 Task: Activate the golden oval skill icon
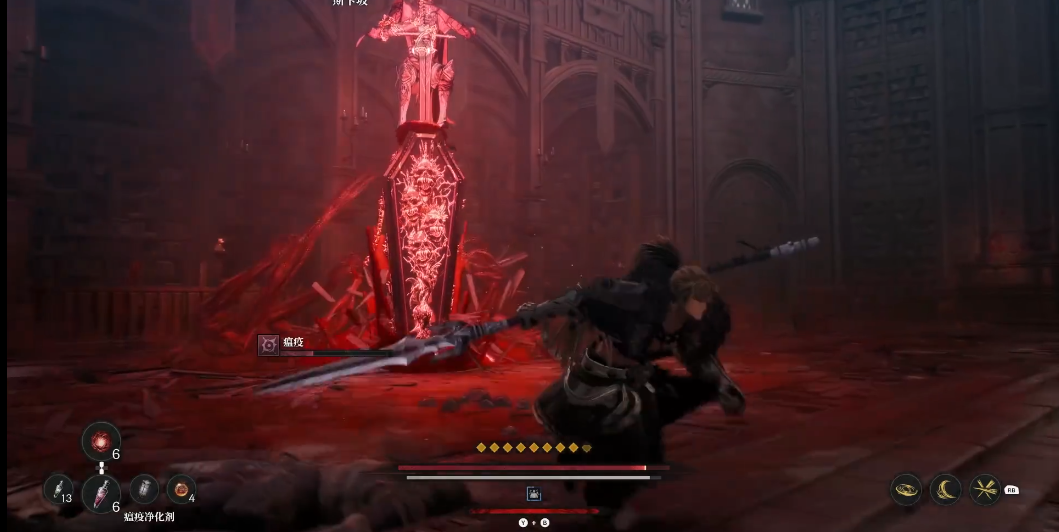coord(907,489)
